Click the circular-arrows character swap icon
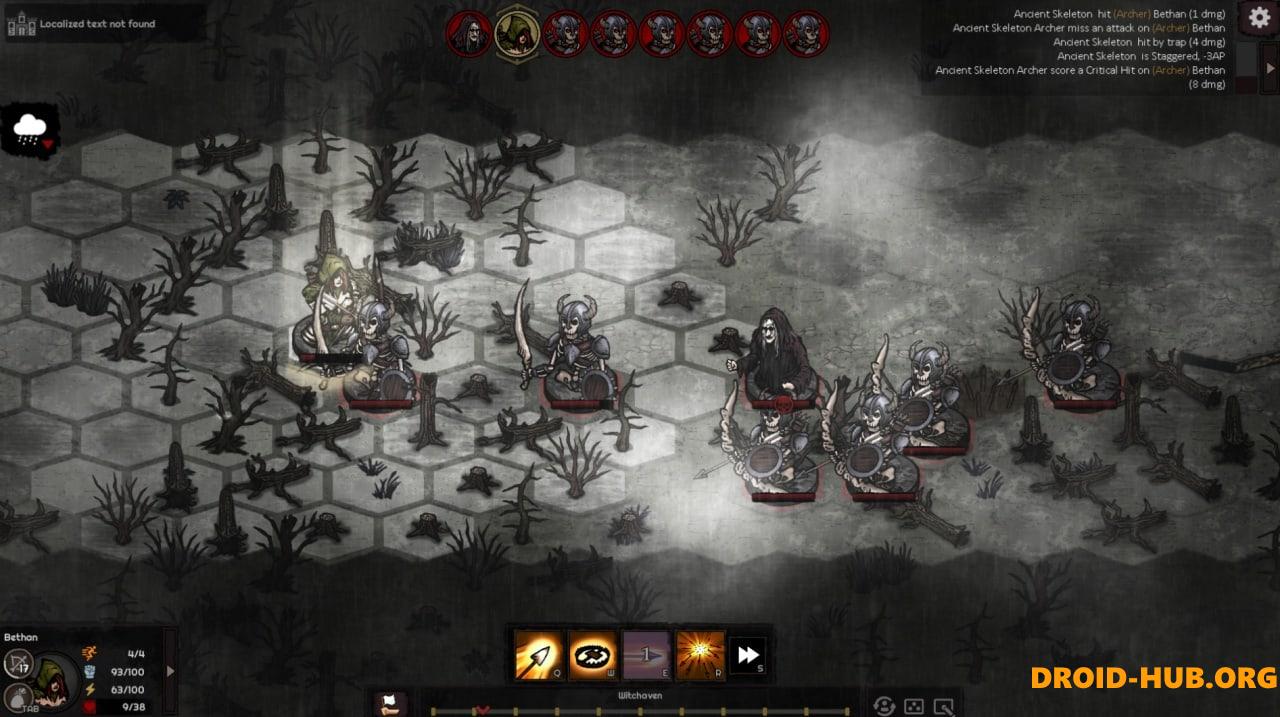Screen dimensions: 1280x717 click(883, 706)
